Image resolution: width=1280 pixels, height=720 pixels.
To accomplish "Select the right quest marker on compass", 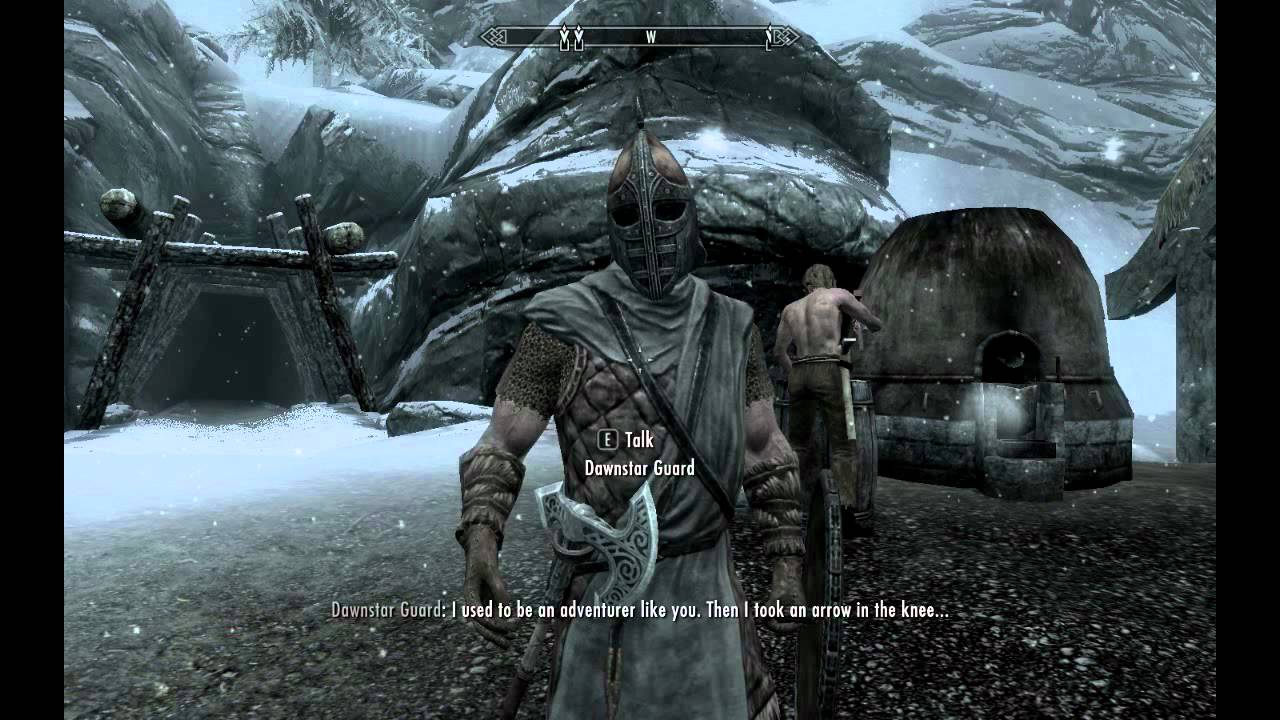I will click(580, 35).
